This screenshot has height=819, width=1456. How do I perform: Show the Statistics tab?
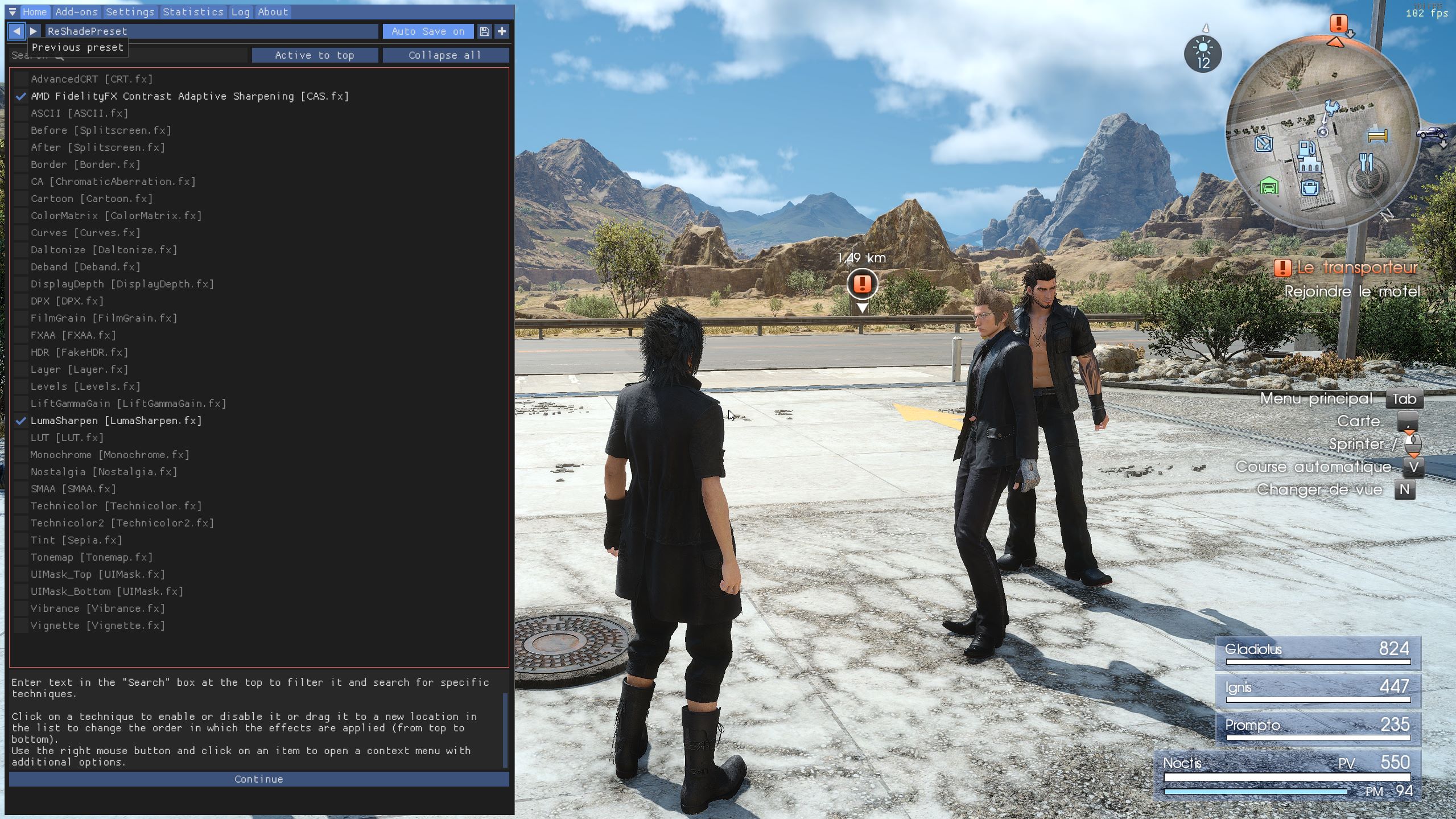coord(193,12)
